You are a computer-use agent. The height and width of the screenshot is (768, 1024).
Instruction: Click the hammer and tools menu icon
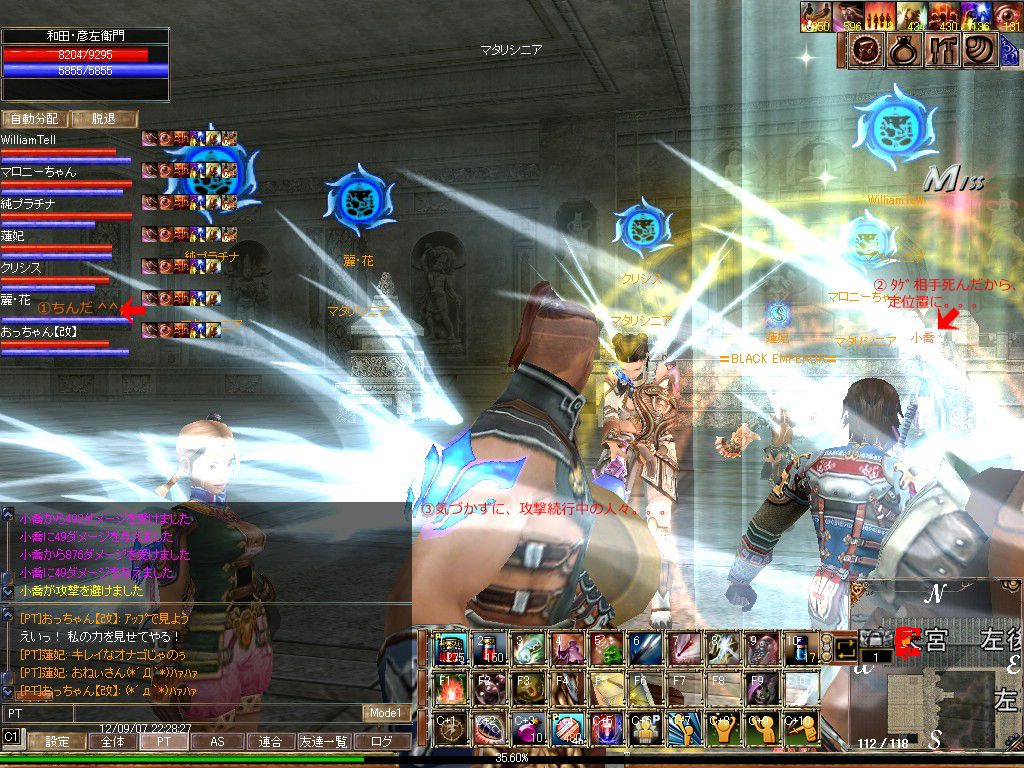pyautogui.click(x=942, y=51)
